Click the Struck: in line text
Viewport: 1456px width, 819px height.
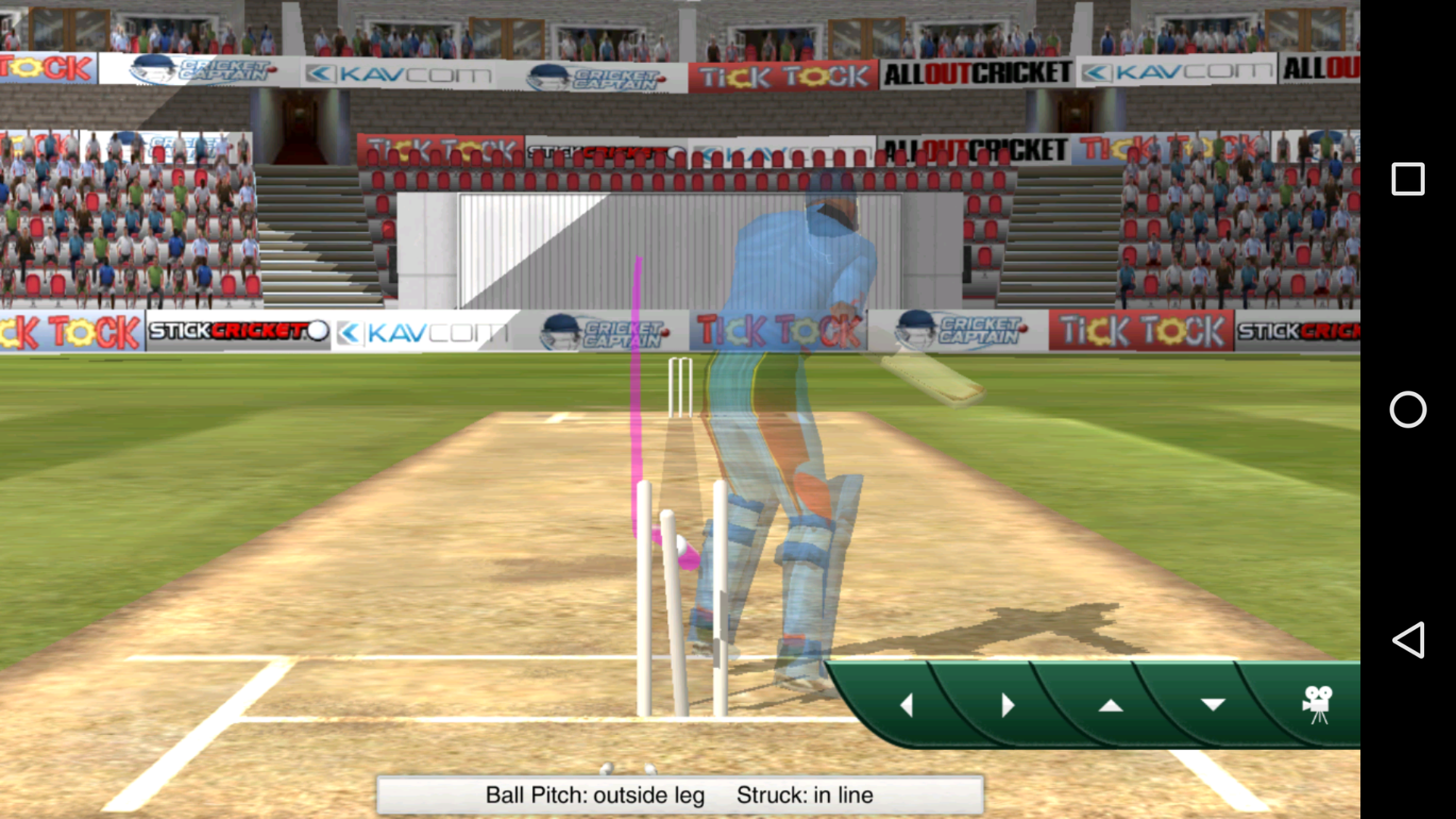[805, 795]
